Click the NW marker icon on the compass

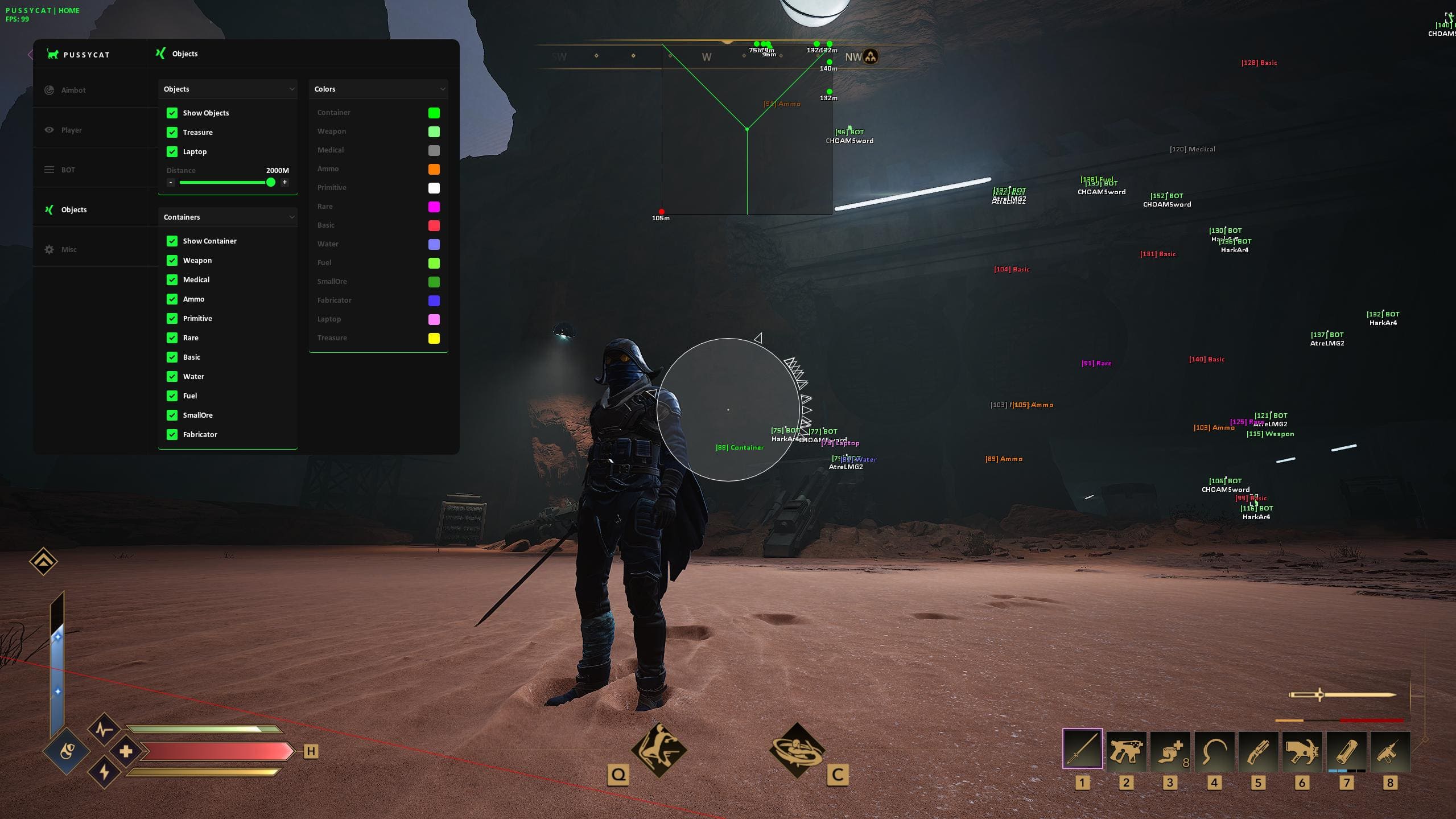870,56
